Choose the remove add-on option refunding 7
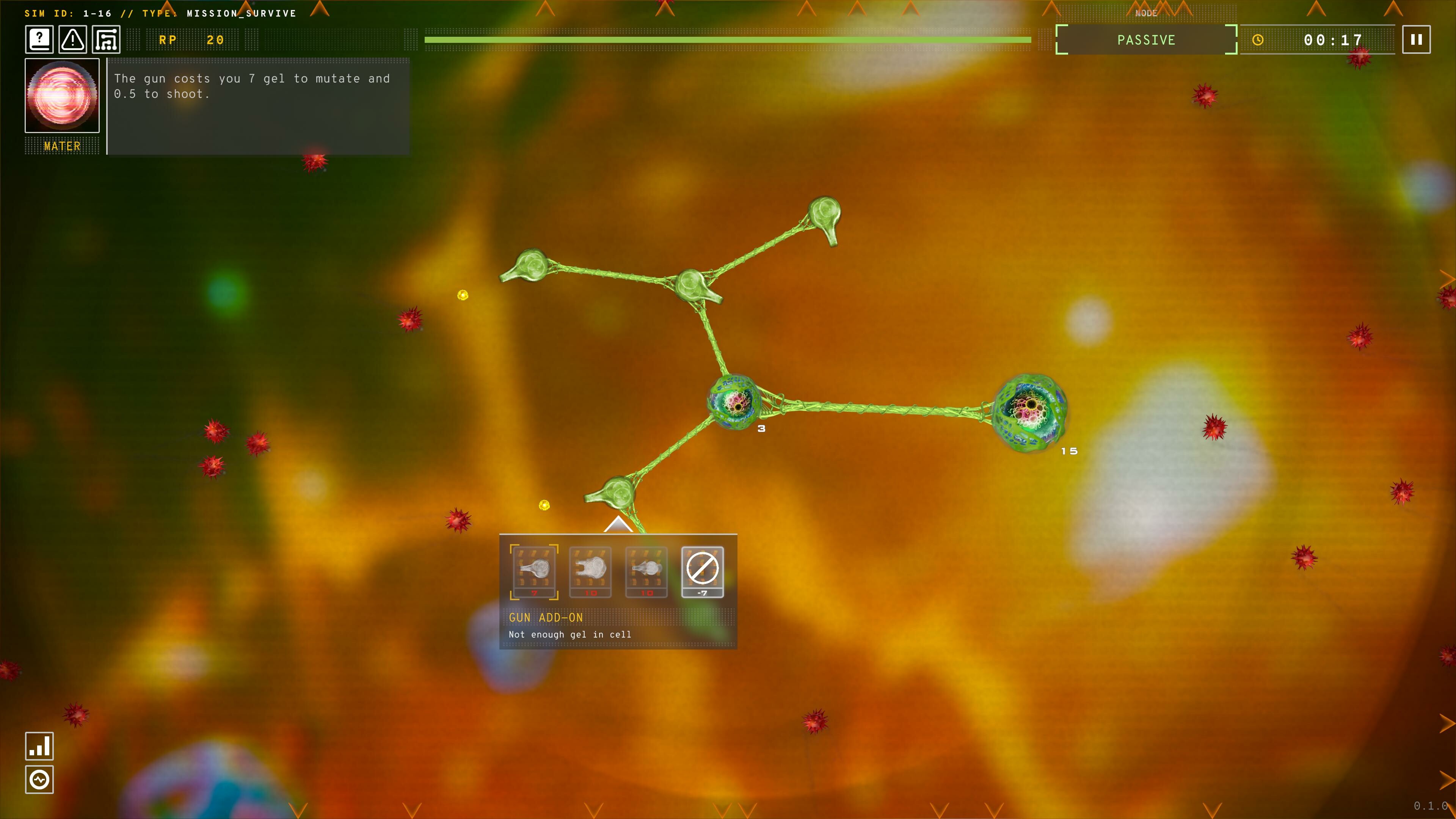Image resolution: width=1456 pixels, height=819 pixels. point(702,572)
